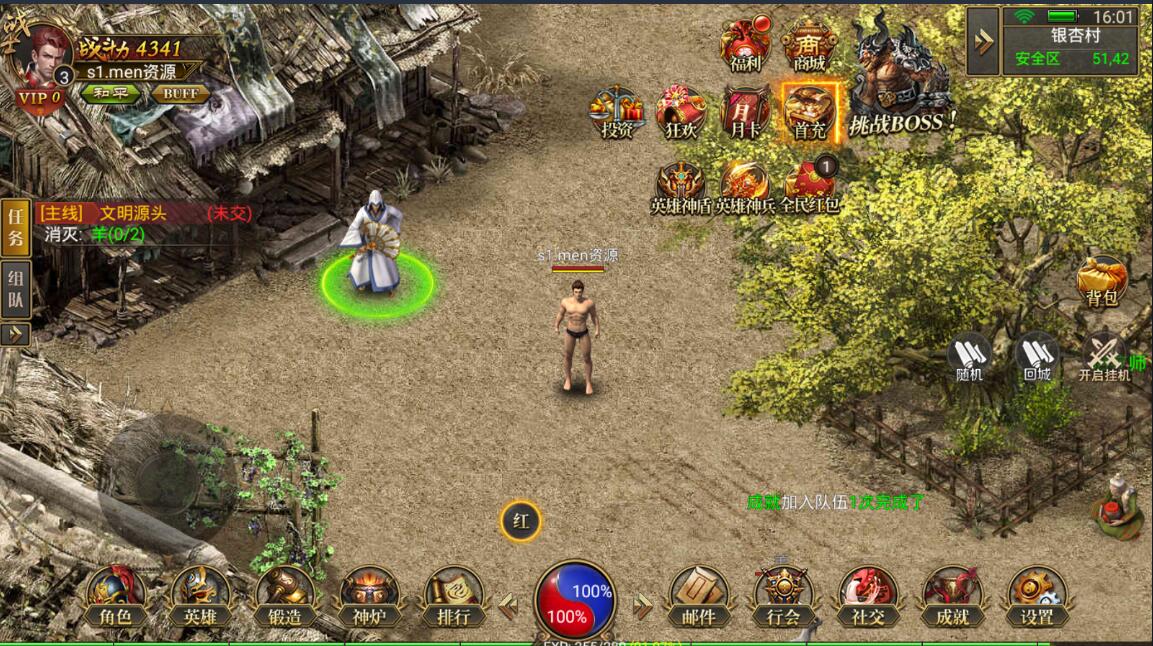Open the 邮件 mailbox
Image resolution: width=1153 pixels, height=646 pixels.
point(698,596)
